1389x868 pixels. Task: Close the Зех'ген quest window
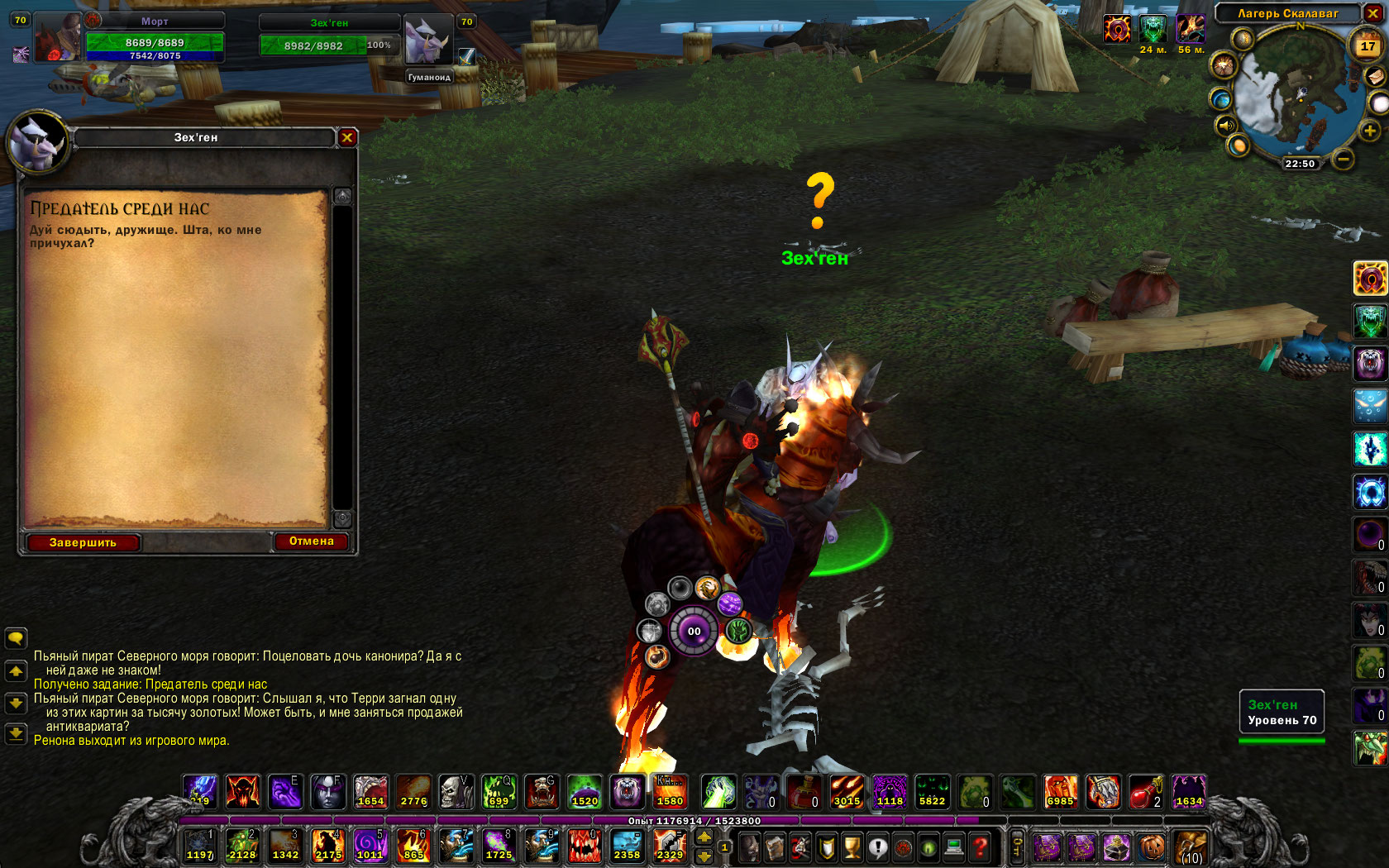(347, 138)
